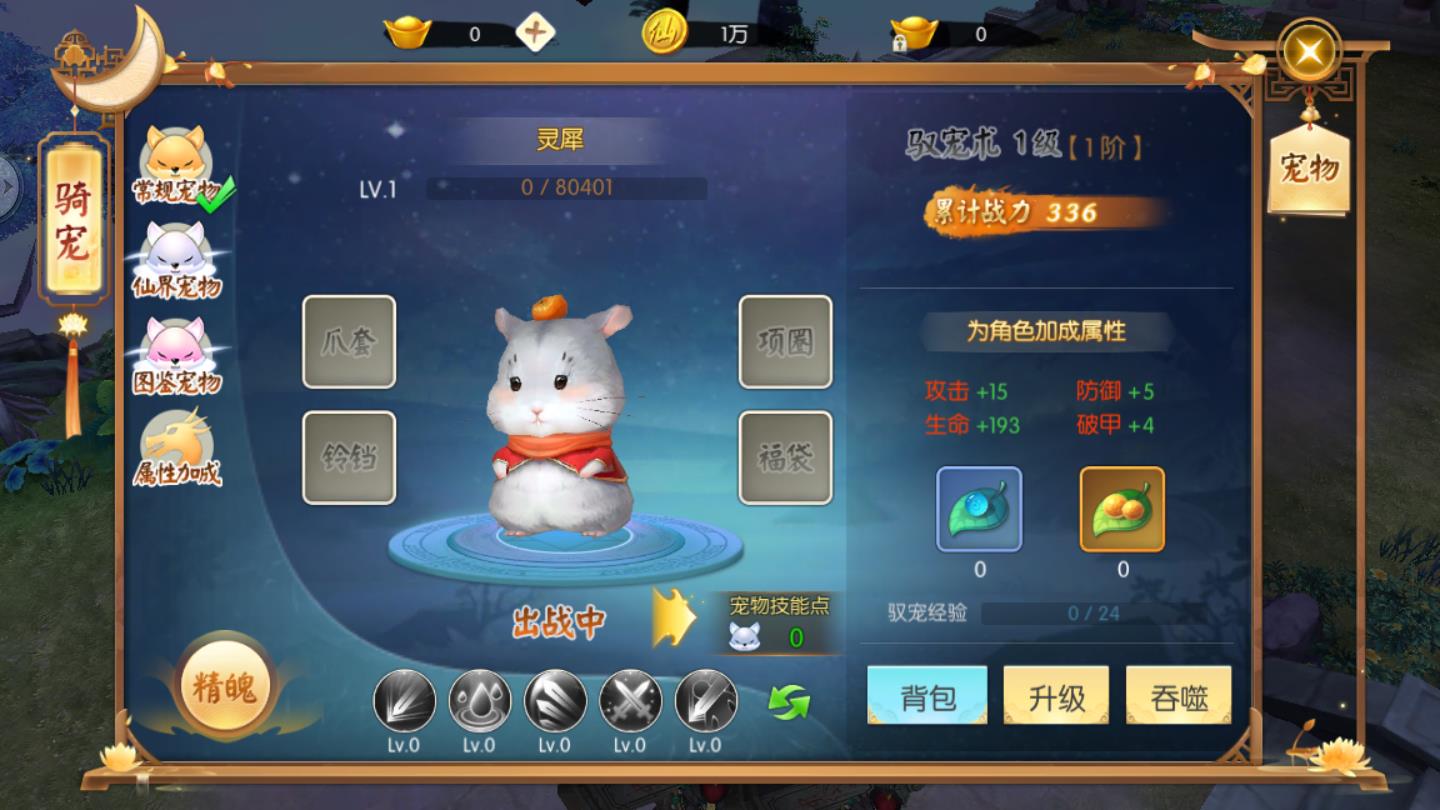
Task: Select the orange fruit leaf item
Action: 1122,509
